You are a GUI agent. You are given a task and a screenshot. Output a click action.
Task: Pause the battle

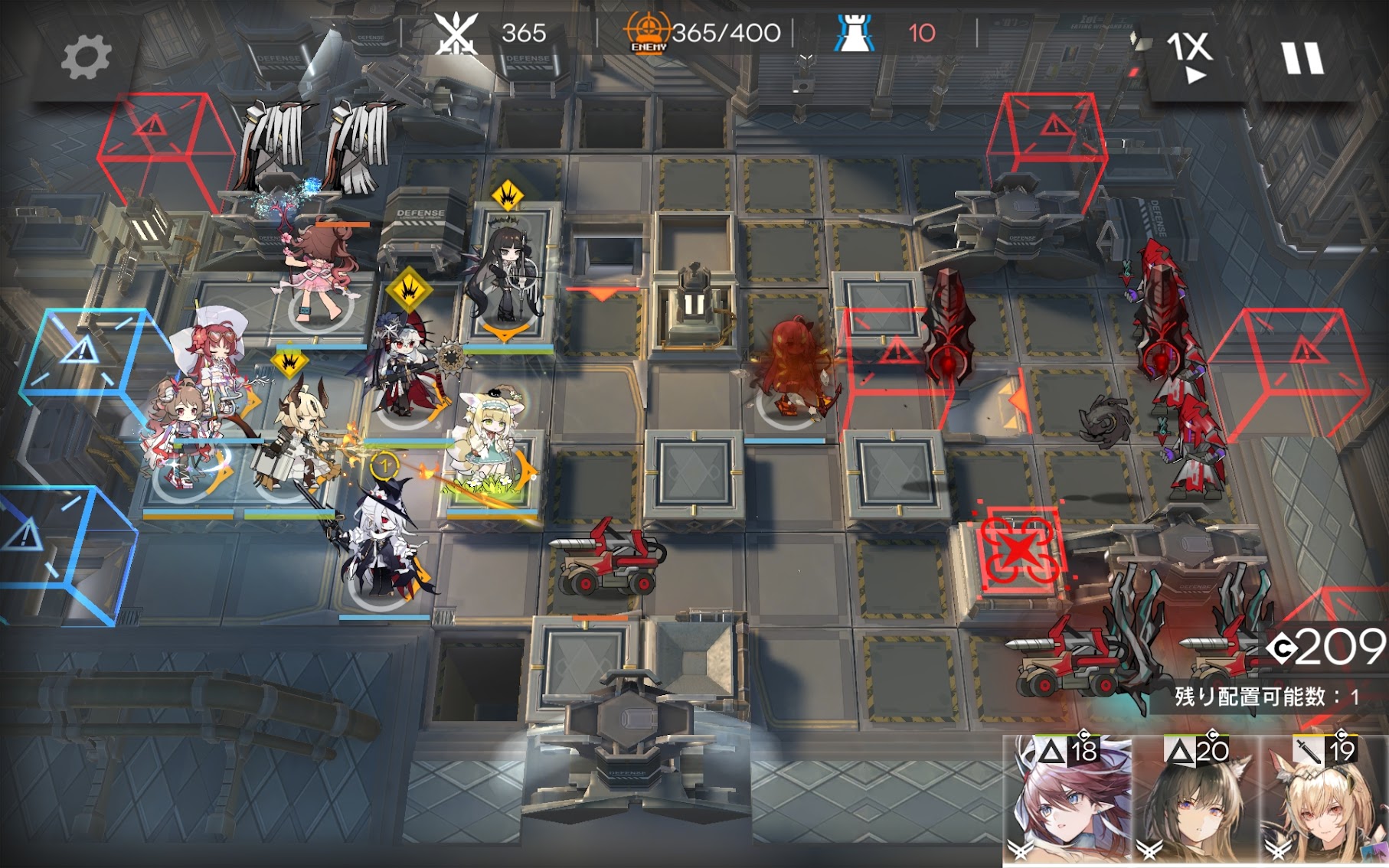[1302, 58]
